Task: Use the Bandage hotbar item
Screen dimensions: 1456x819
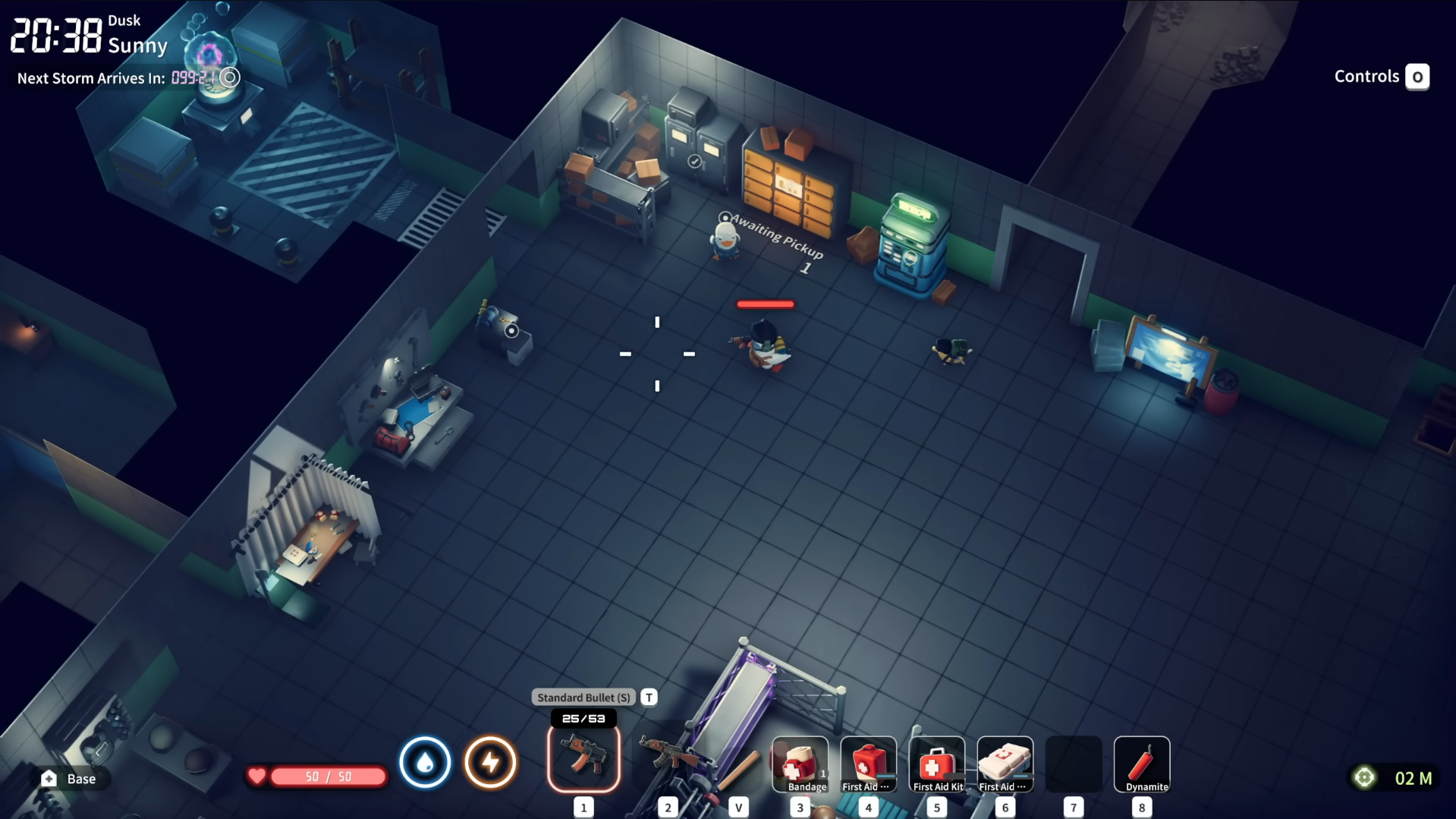Action: 800,764
